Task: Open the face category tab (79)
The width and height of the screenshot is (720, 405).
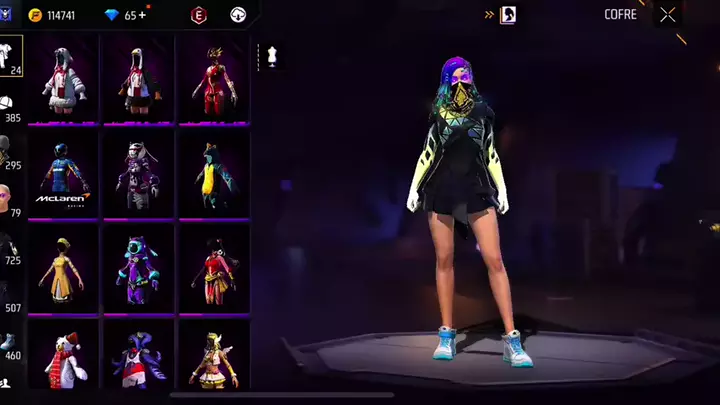Action: (9, 198)
